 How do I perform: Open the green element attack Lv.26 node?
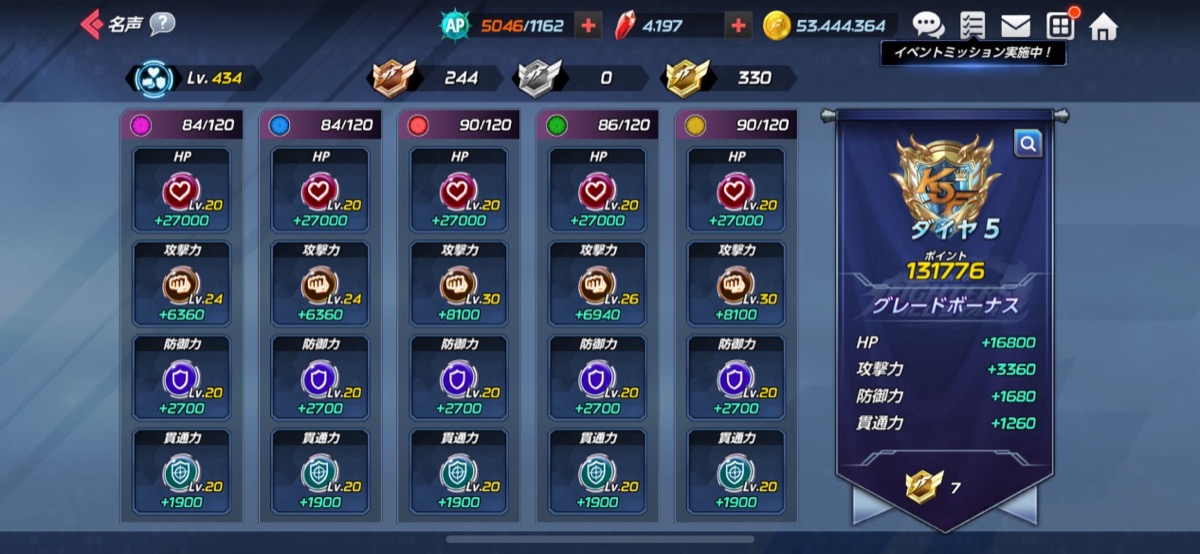coord(598,285)
